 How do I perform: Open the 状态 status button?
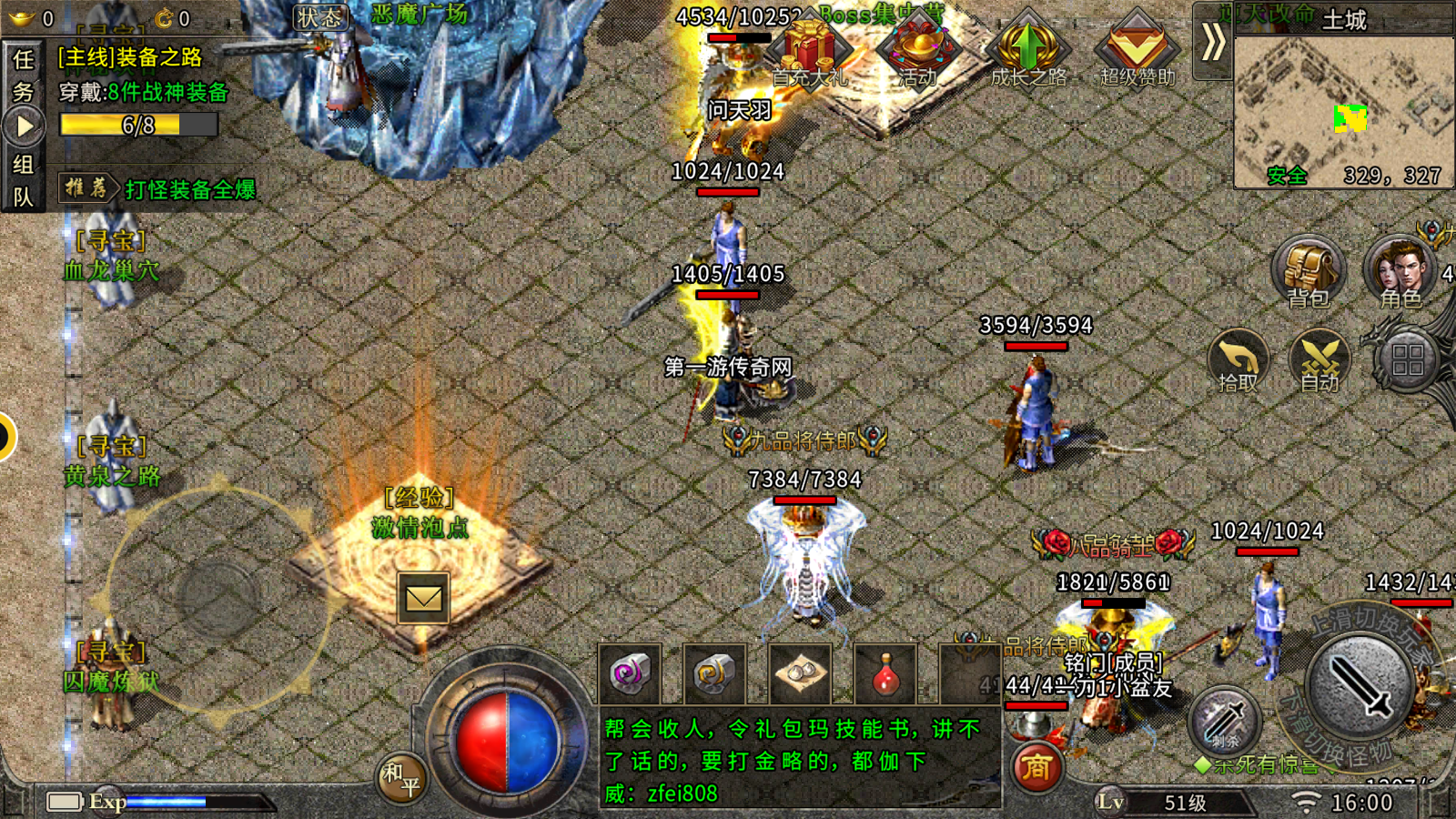(x=321, y=17)
